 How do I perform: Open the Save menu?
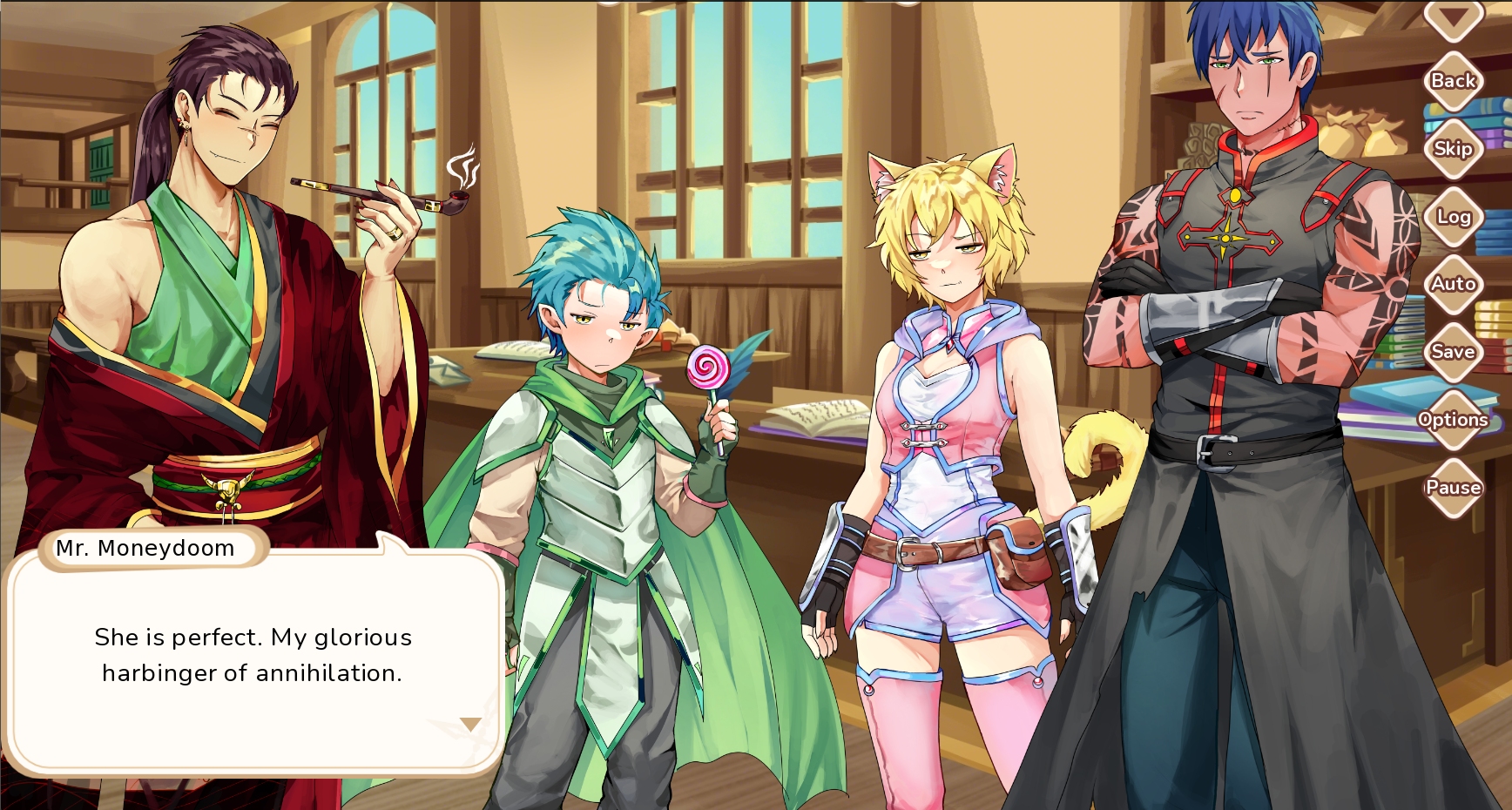(x=1453, y=352)
